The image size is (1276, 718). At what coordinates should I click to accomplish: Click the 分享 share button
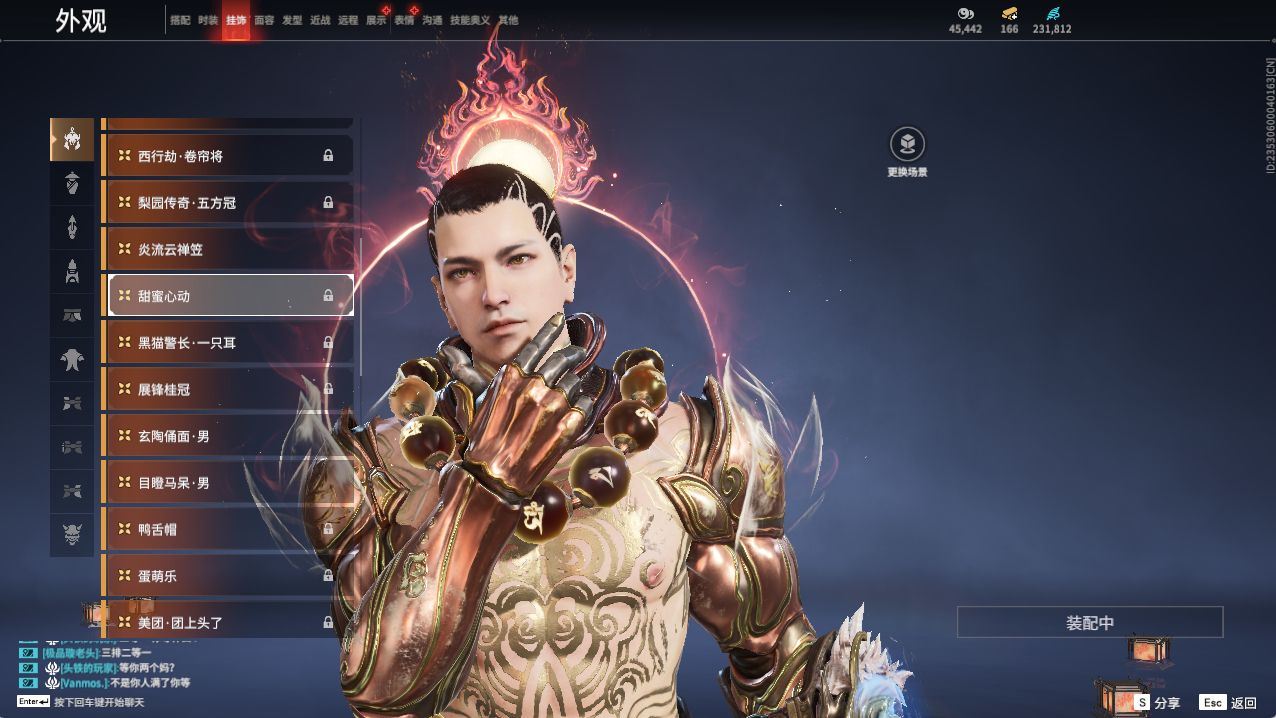pos(1157,703)
